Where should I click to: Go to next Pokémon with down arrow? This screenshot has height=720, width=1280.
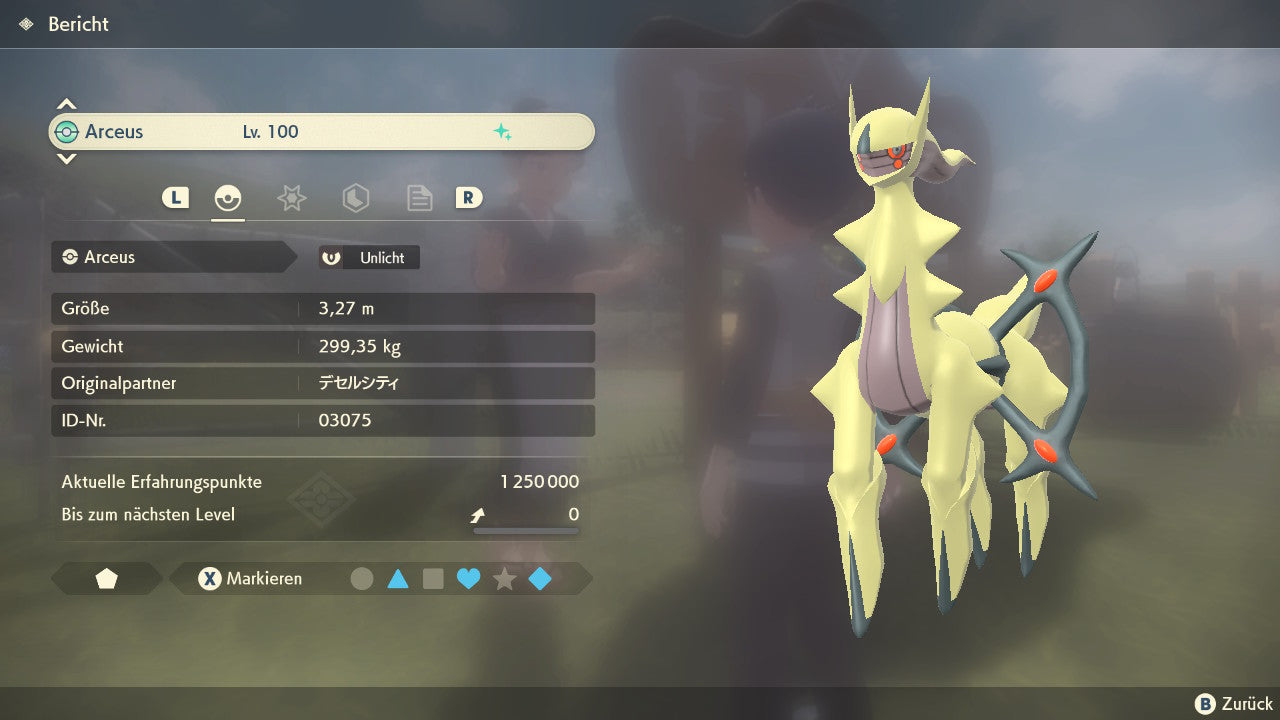[x=66, y=159]
